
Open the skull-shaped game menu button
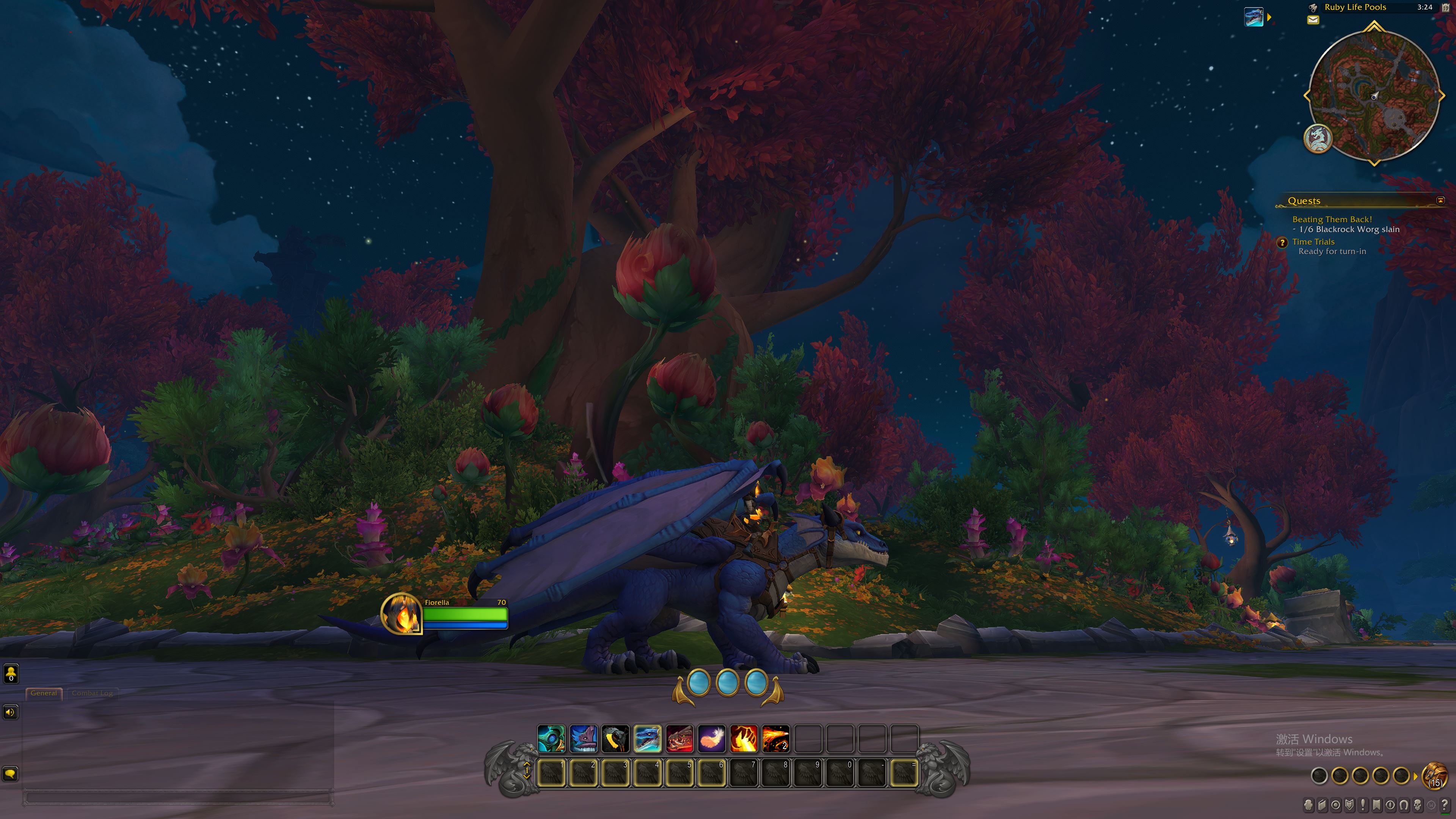pos(1418,804)
